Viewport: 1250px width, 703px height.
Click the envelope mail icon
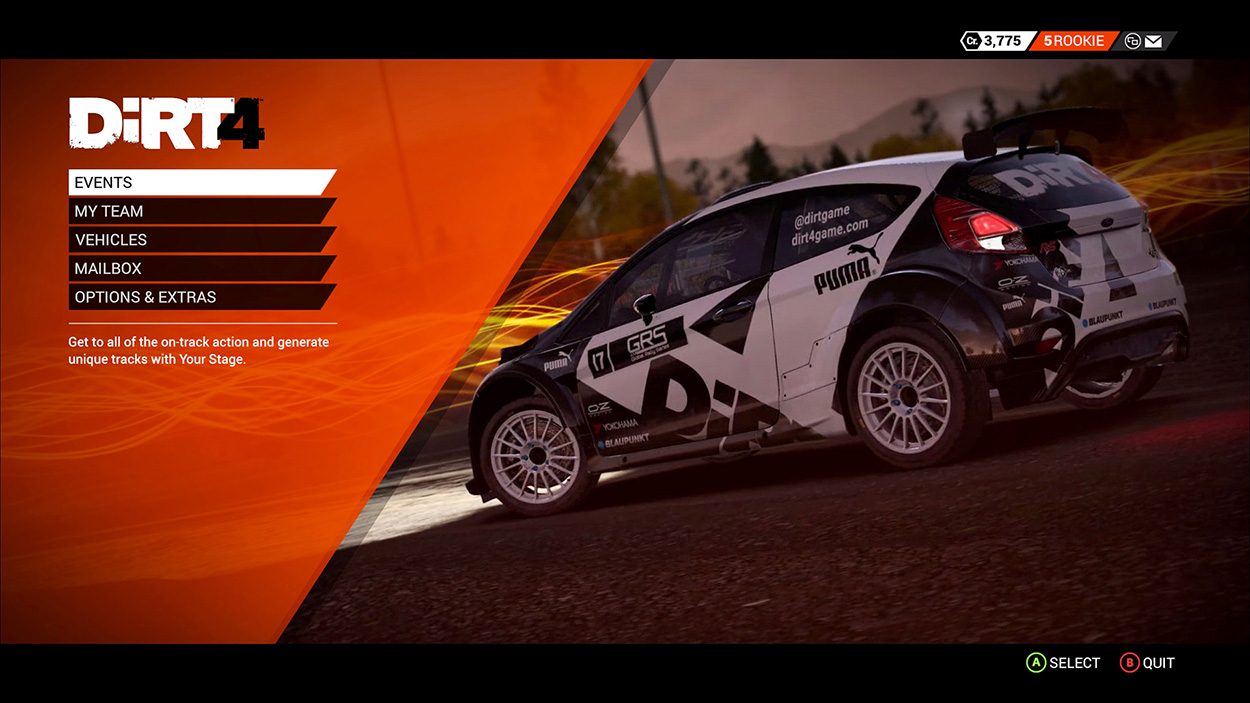[1153, 41]
